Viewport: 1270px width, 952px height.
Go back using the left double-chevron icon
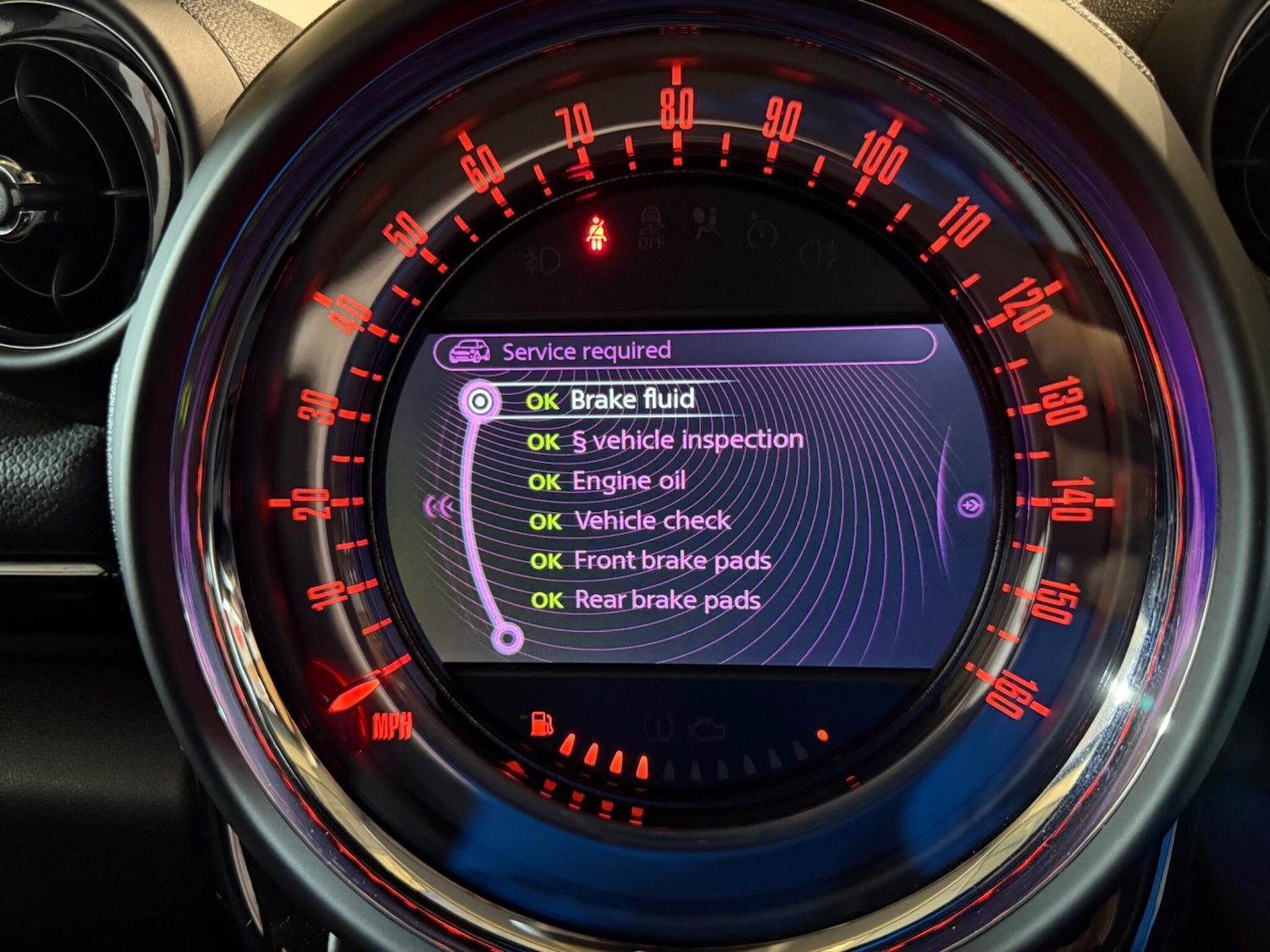(x=439, y=507)
